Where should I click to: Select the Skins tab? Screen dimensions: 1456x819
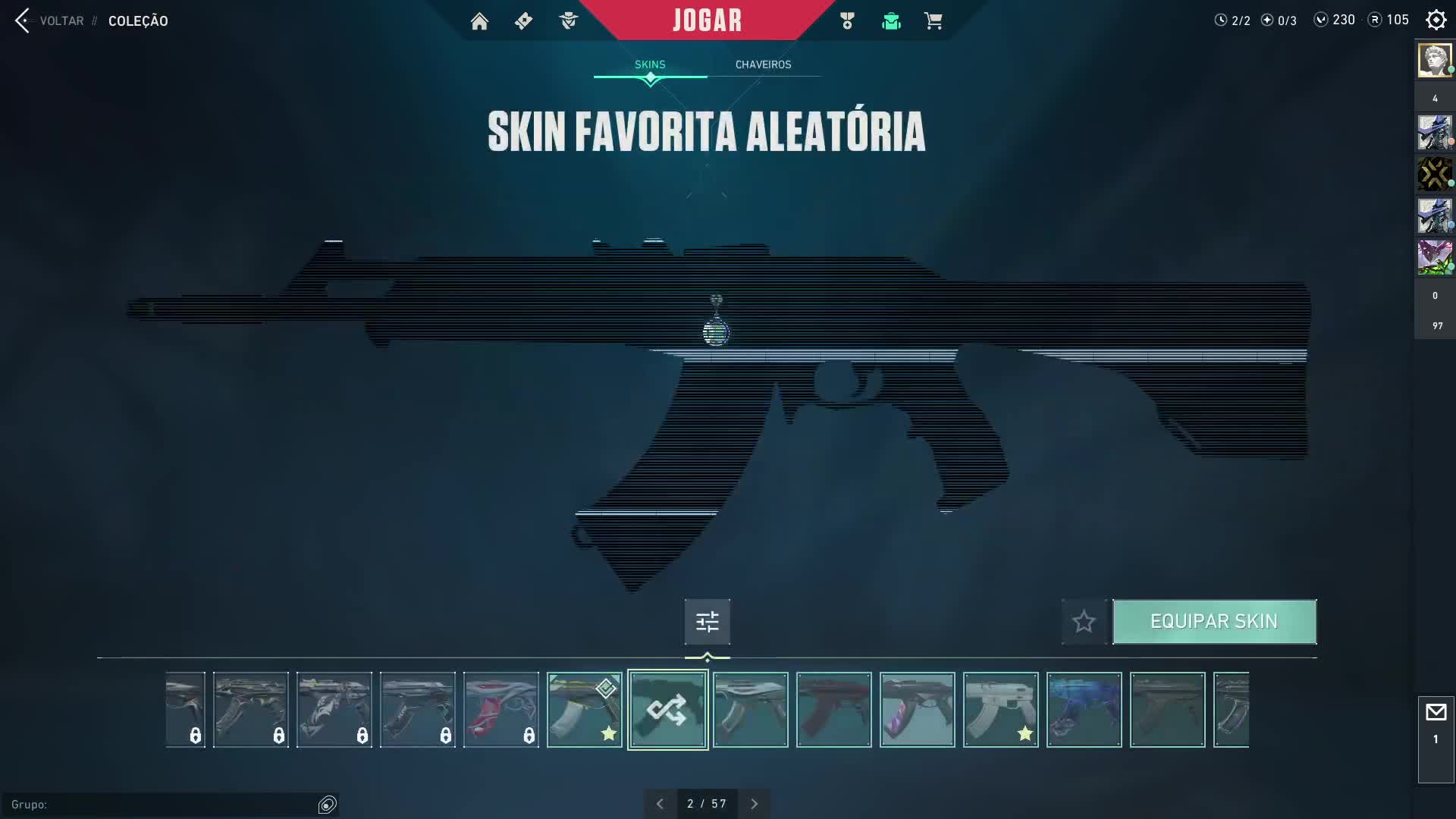pyautogui.click(x=650, y=64)
